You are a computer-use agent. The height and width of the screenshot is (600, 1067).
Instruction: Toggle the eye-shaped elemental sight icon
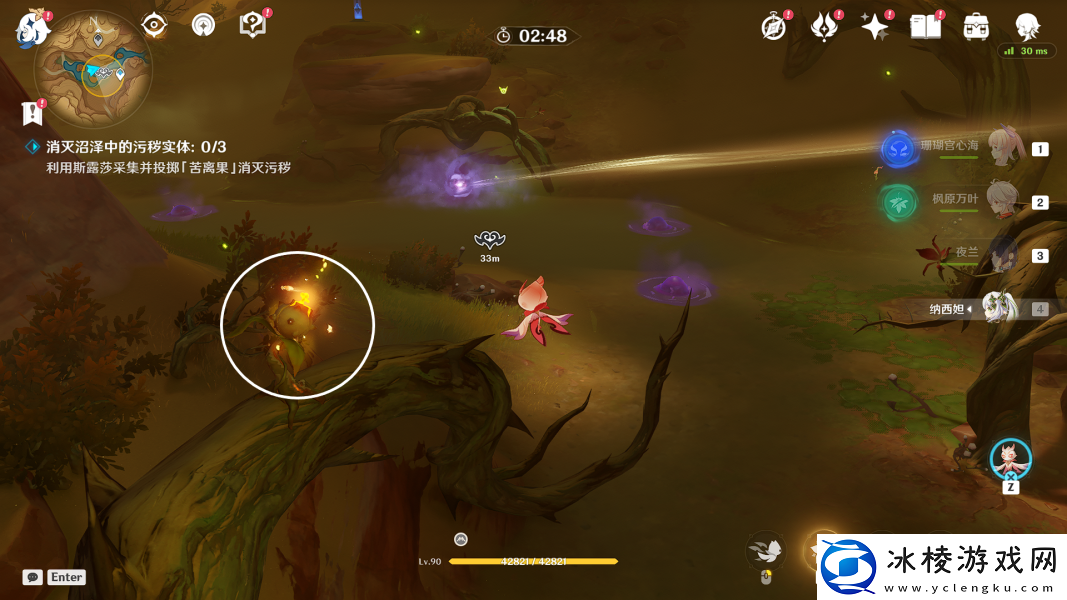coord(153,25)
